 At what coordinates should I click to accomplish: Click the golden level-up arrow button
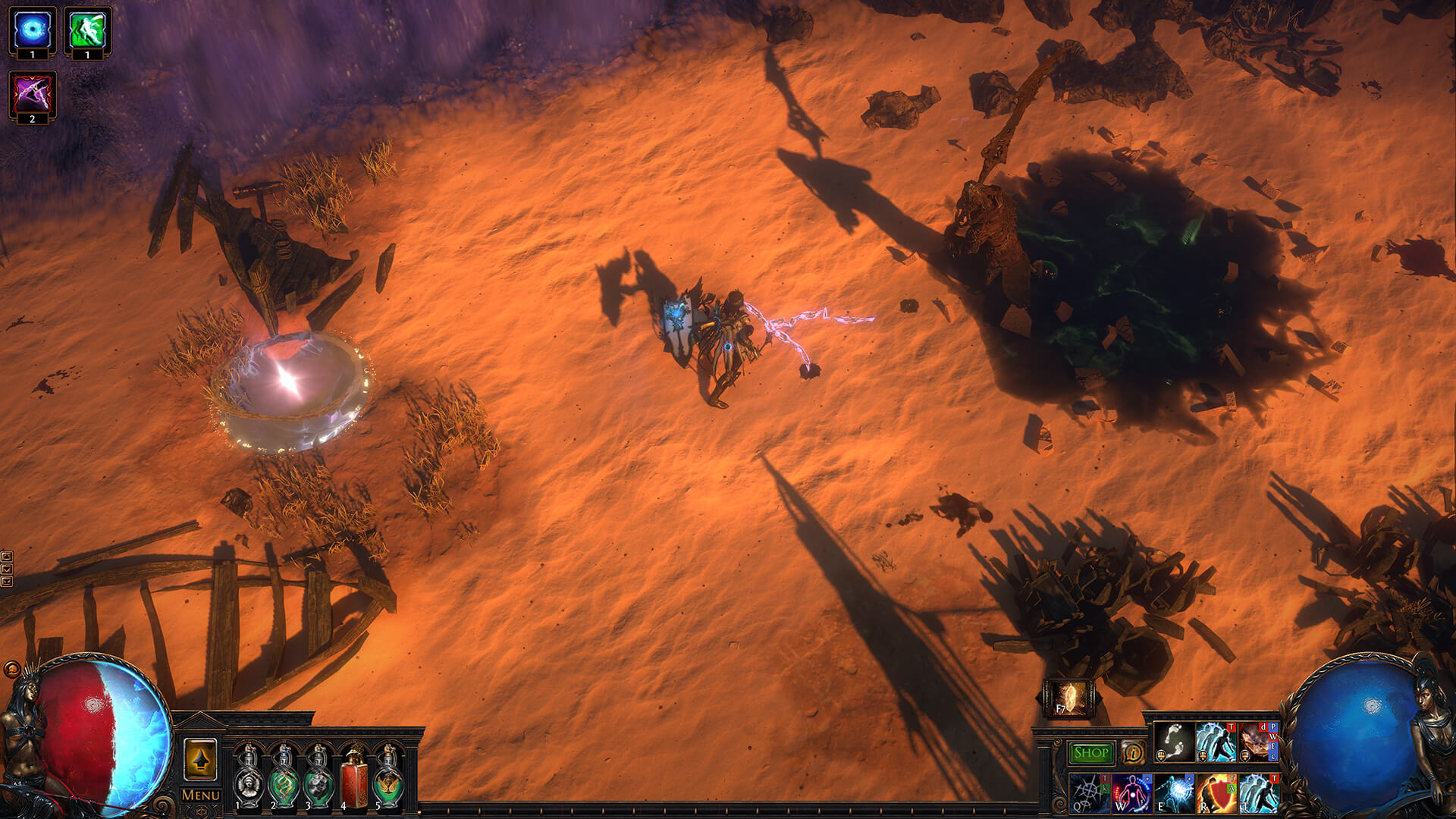point(200,759)
